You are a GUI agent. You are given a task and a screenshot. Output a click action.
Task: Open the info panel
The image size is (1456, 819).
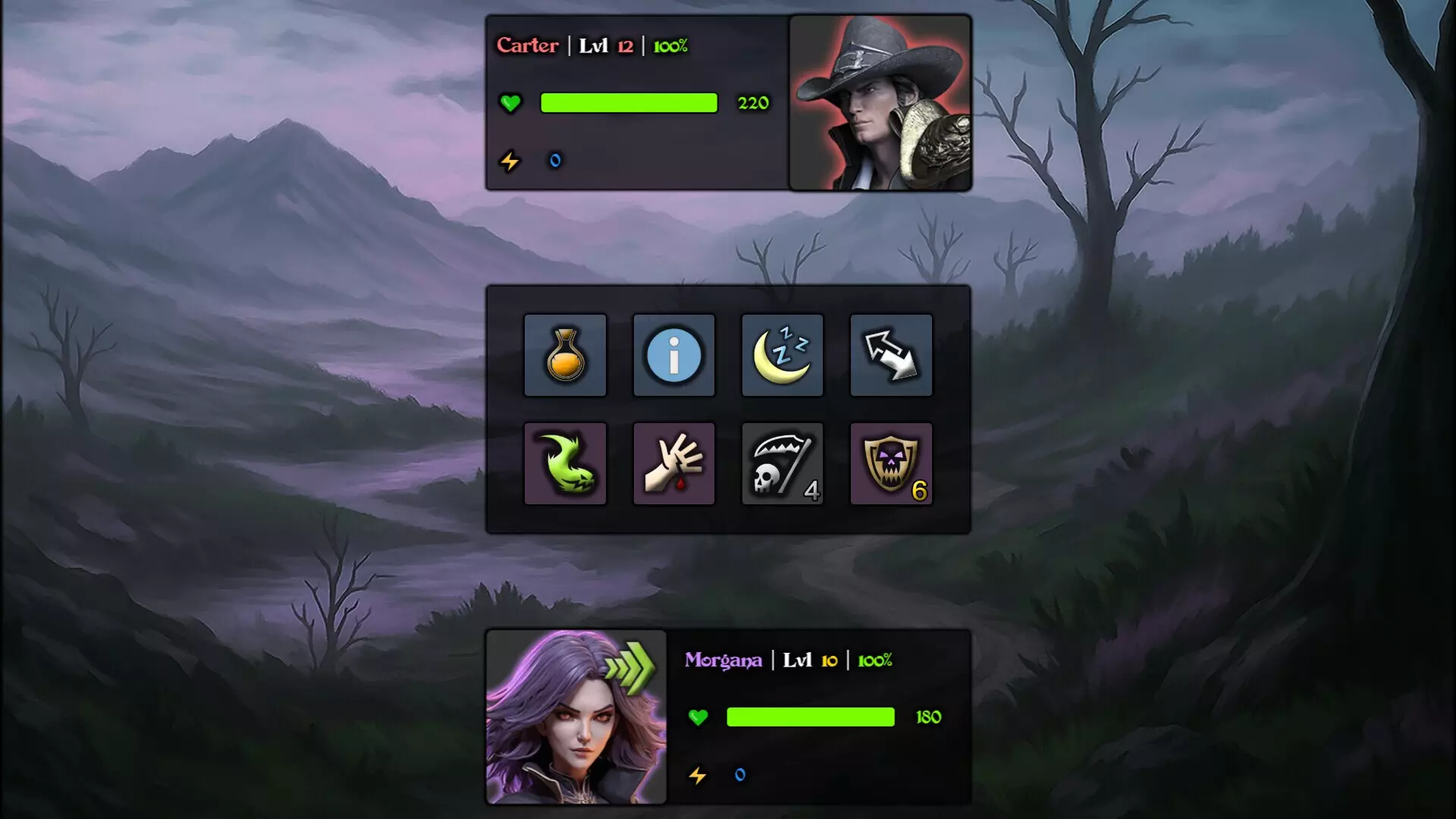click(x=673, y=355)
